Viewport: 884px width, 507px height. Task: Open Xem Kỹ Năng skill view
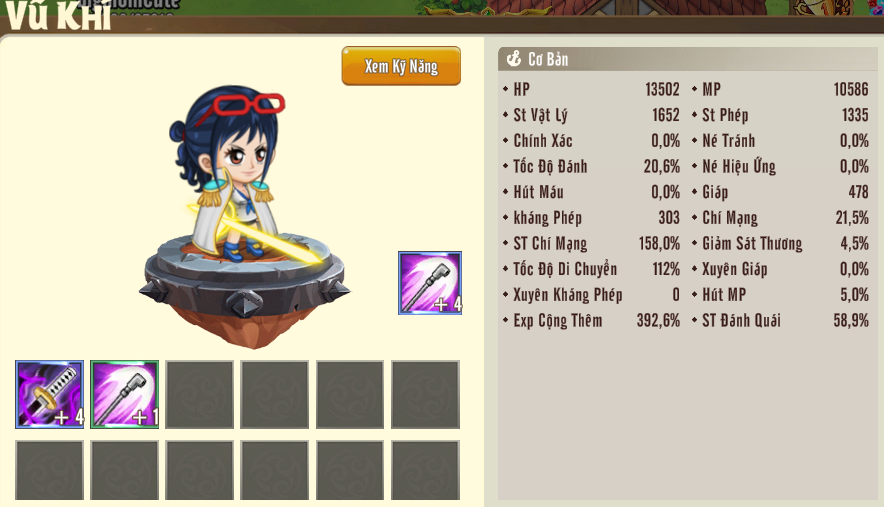pos(401,66)
